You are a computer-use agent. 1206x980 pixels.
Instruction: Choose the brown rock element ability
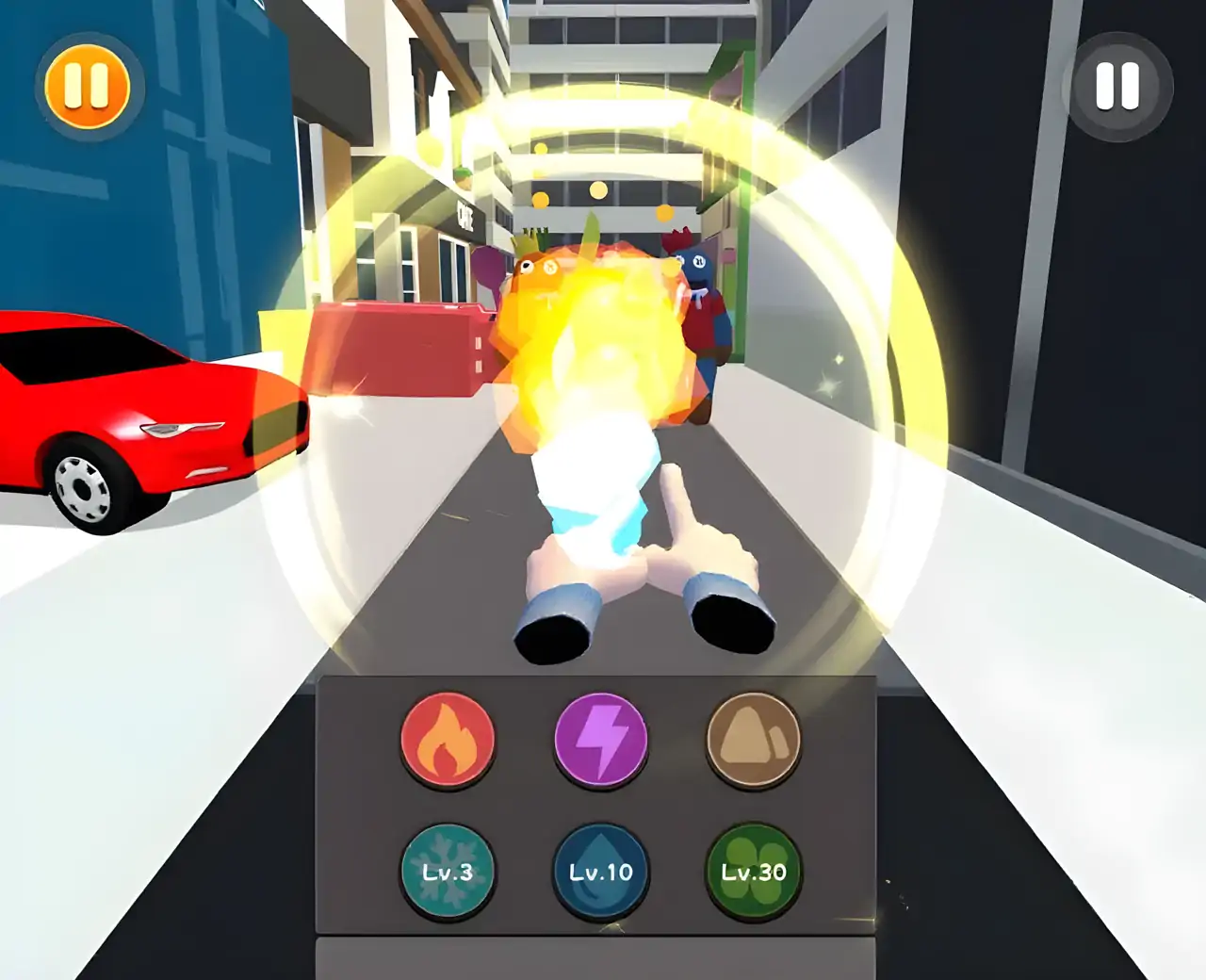[753, 740]
